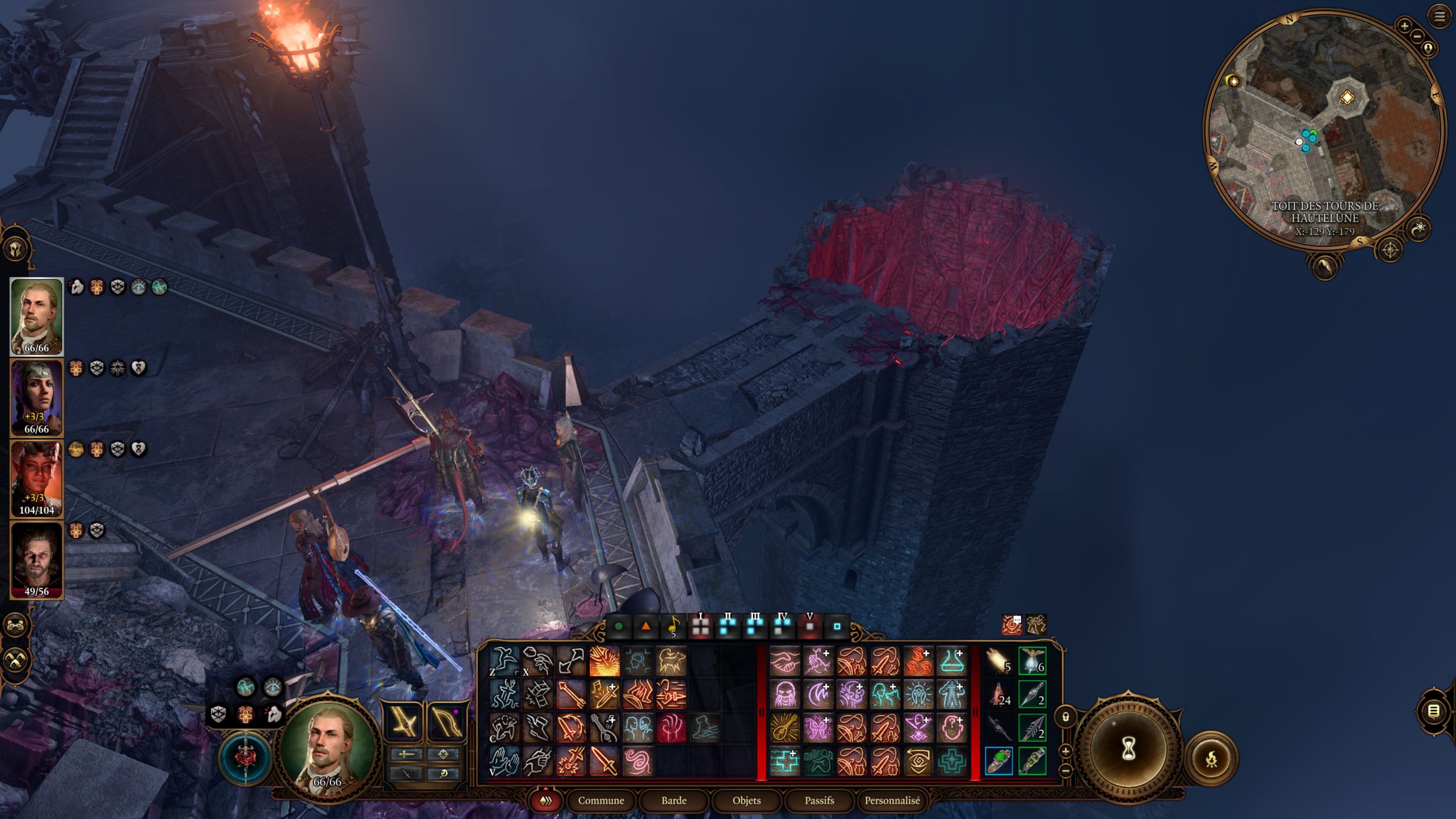This screenshot has height=819, width=1456.
Task: Show the Passifs tab
Action: (x=819, y=800)
